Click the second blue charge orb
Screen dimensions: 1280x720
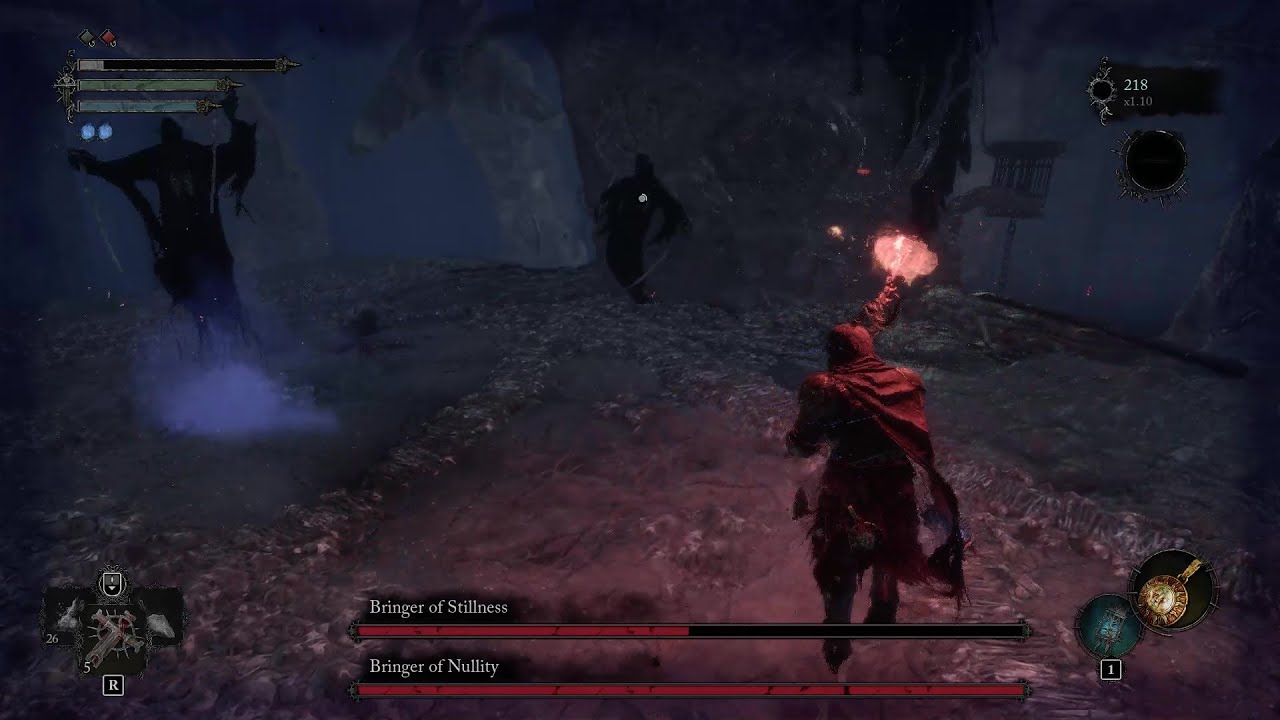click(105, 132)
